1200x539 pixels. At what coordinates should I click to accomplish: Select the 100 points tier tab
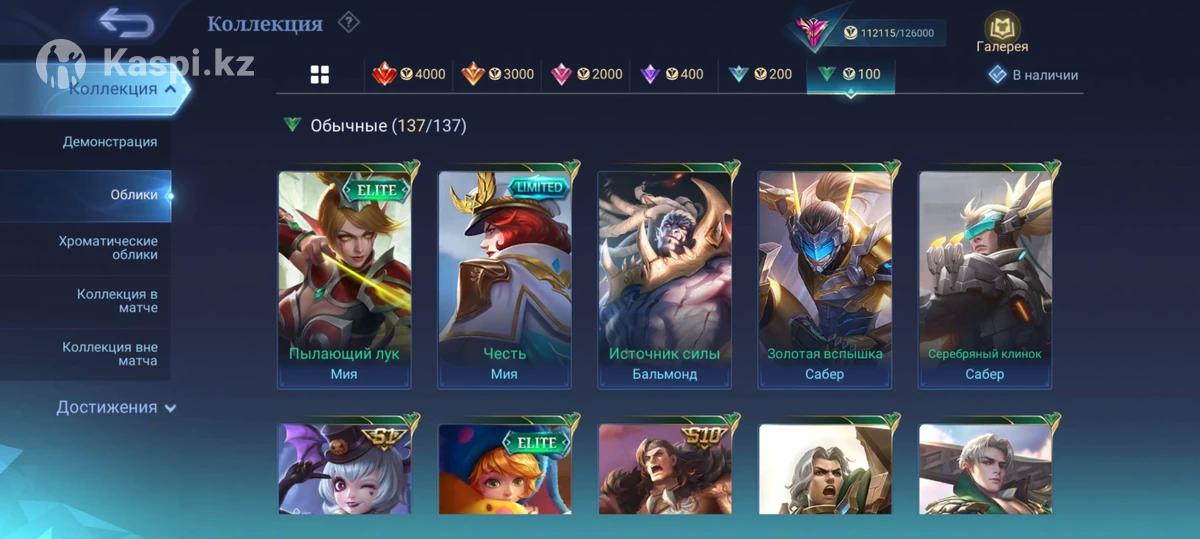(849, 75)
